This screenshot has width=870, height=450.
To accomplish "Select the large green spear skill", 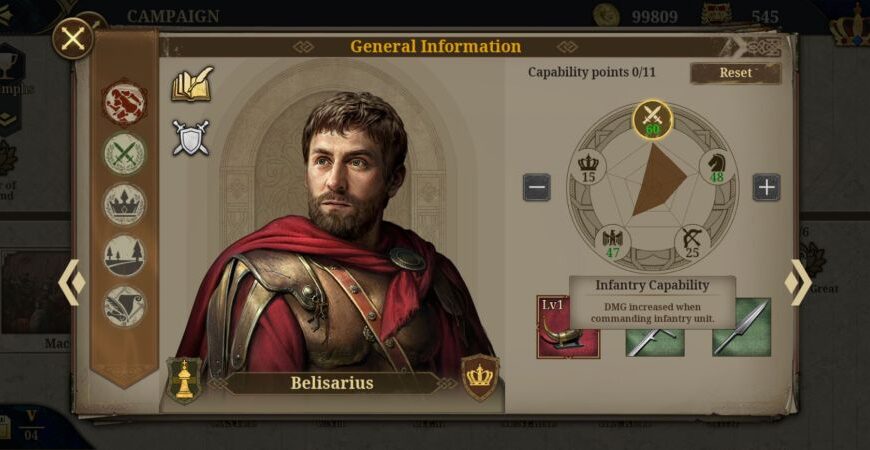I will [x=741, y=327].
